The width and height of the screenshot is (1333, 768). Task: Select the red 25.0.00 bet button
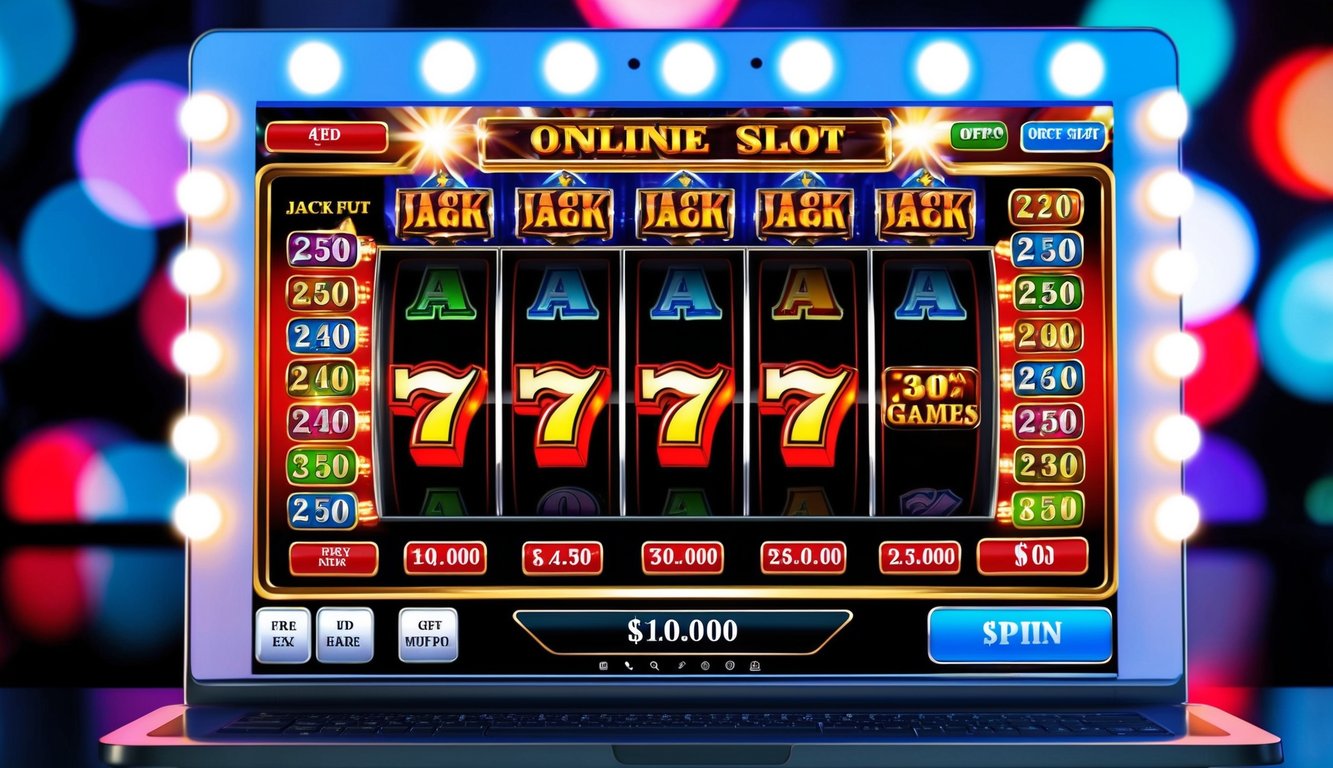click(803, 558)
